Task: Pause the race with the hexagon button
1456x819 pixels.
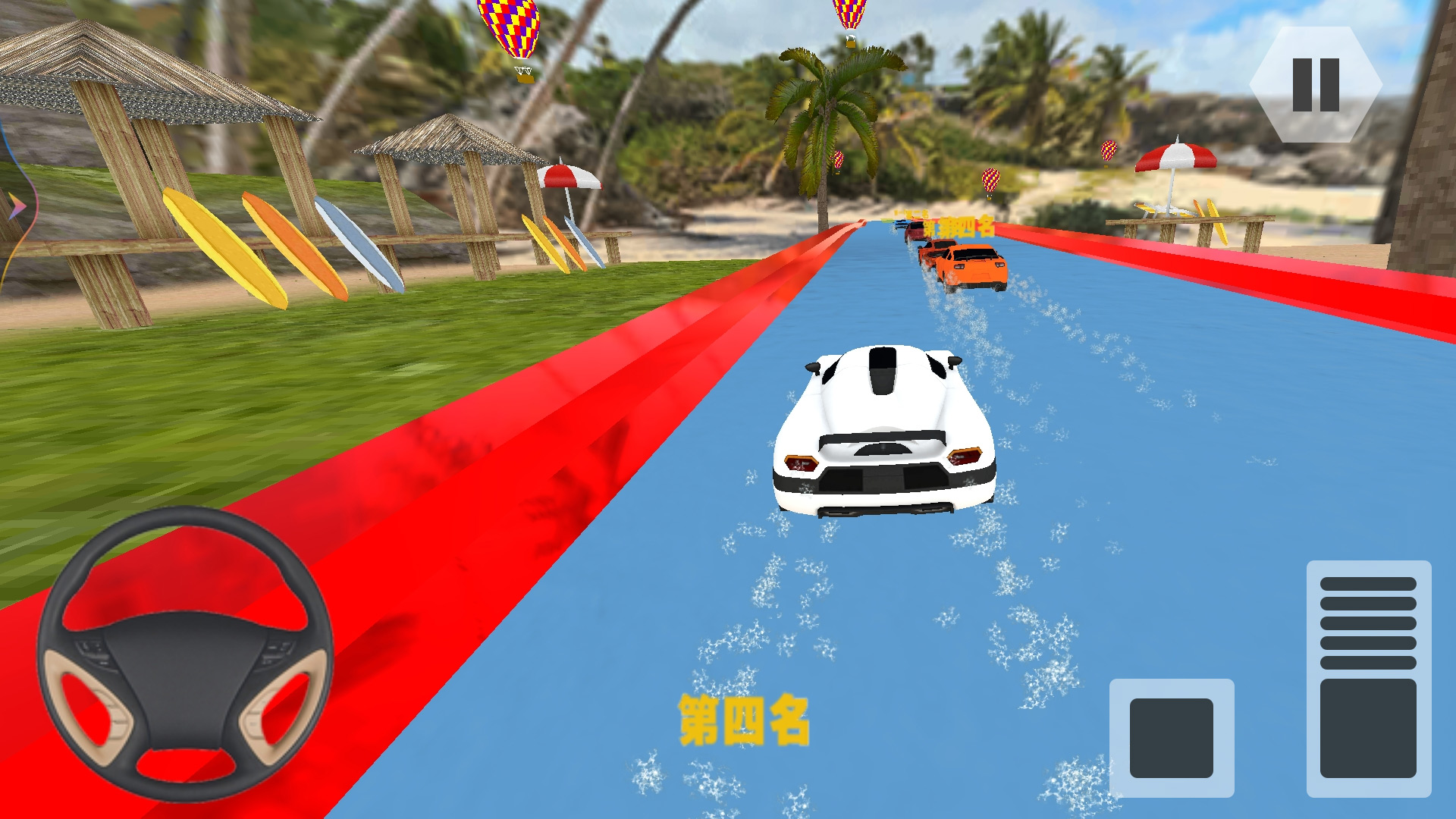Action: click(x=1315, y=85)
